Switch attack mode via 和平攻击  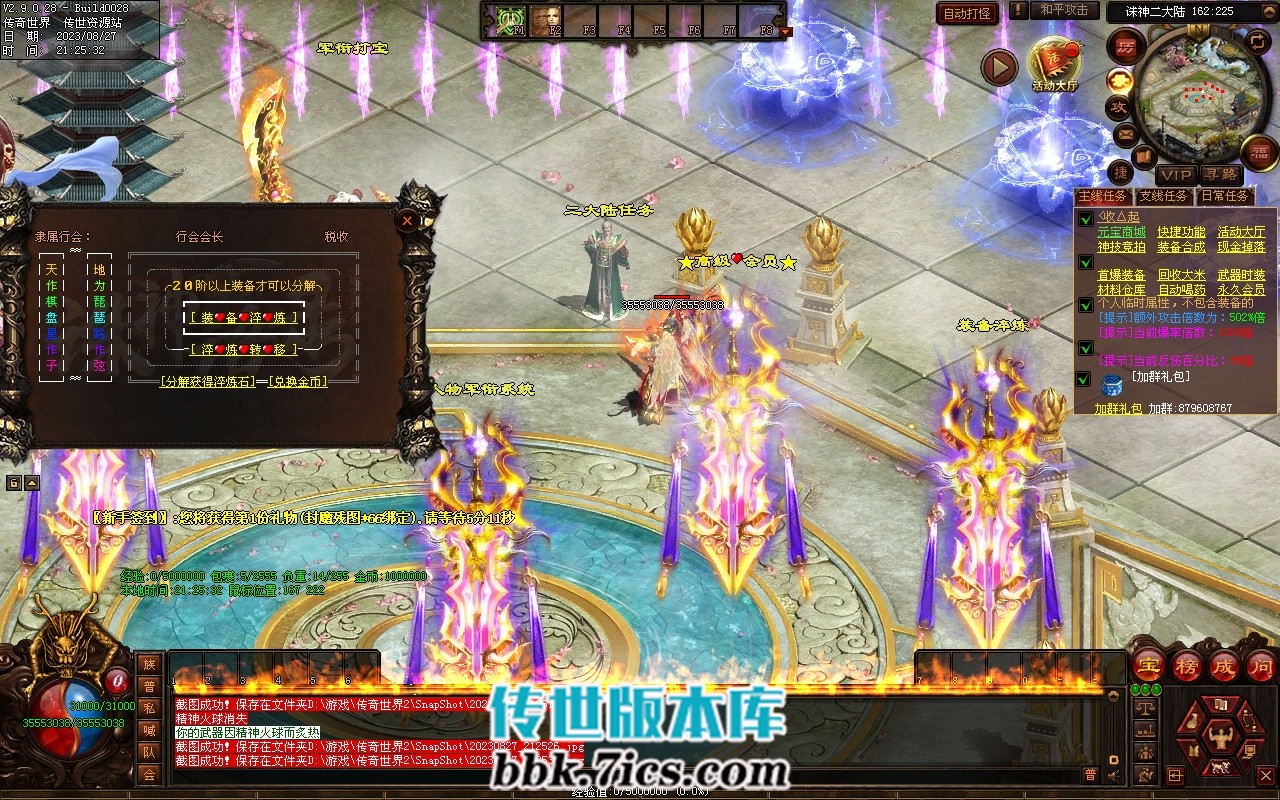(1063, 10)
